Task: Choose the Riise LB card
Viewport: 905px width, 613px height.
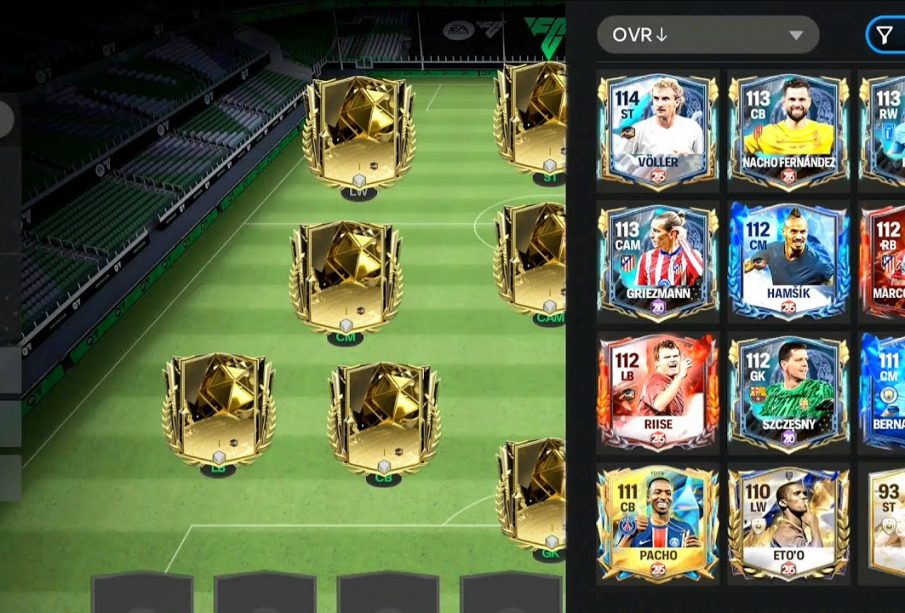Action: pos(657,392)
